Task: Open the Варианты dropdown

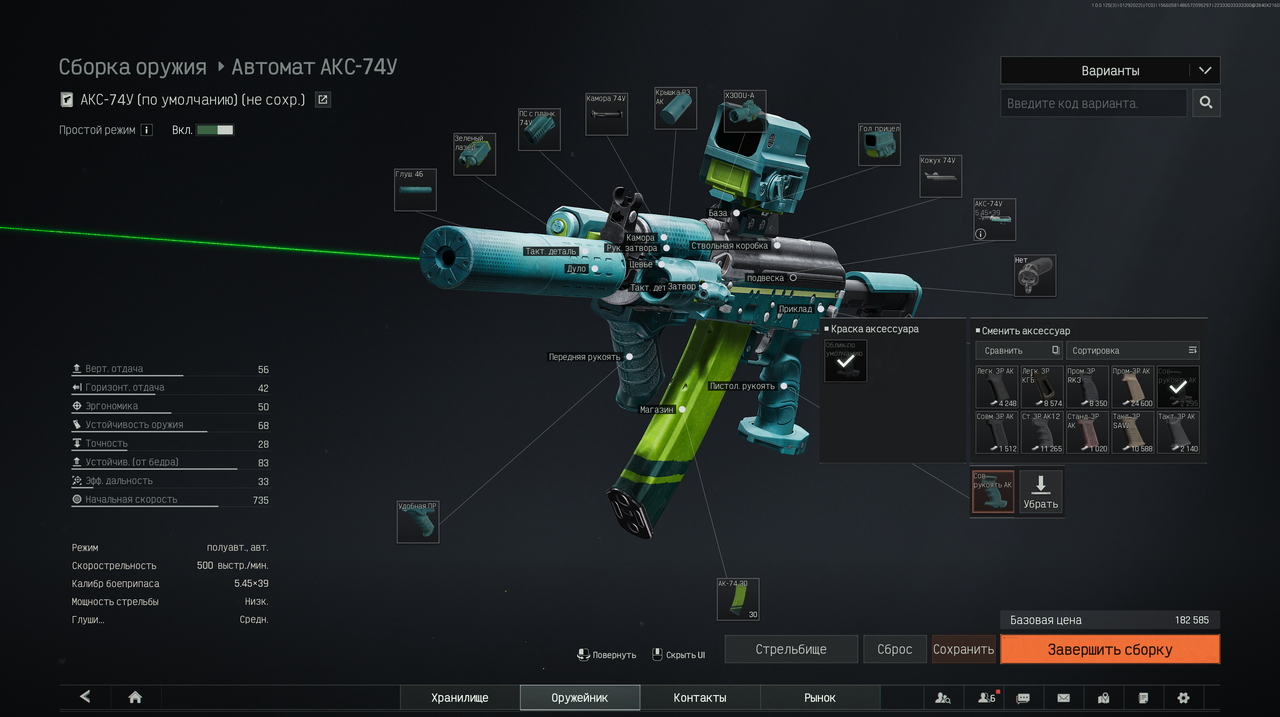Action: (1110, 71)
